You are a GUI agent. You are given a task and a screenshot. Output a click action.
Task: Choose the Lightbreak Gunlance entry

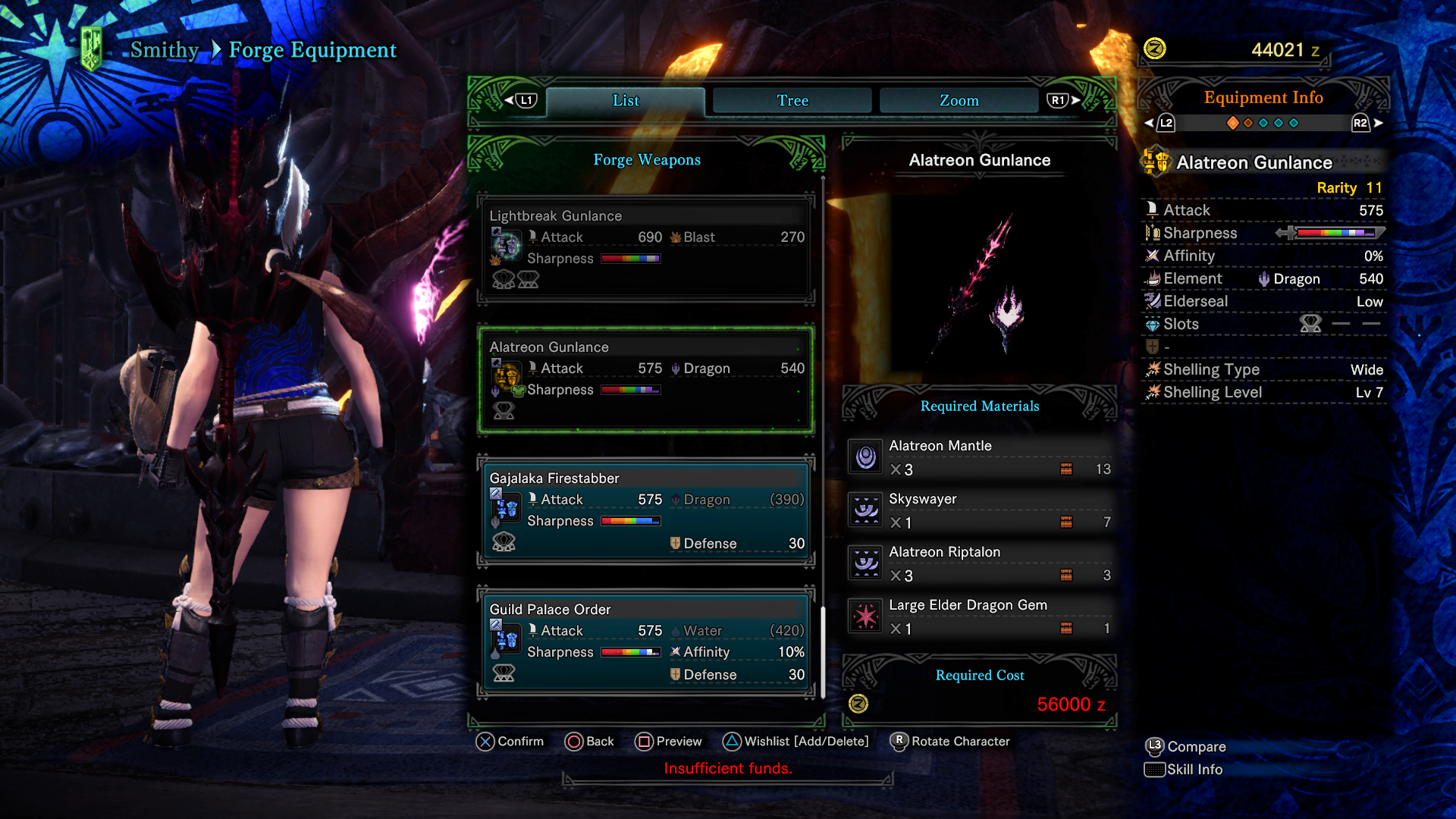pos(645,248)
